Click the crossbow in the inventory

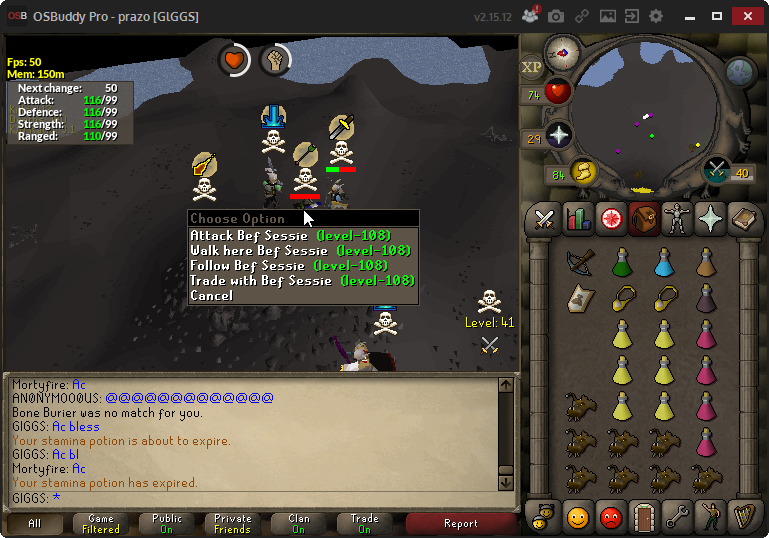click(578, 263)
